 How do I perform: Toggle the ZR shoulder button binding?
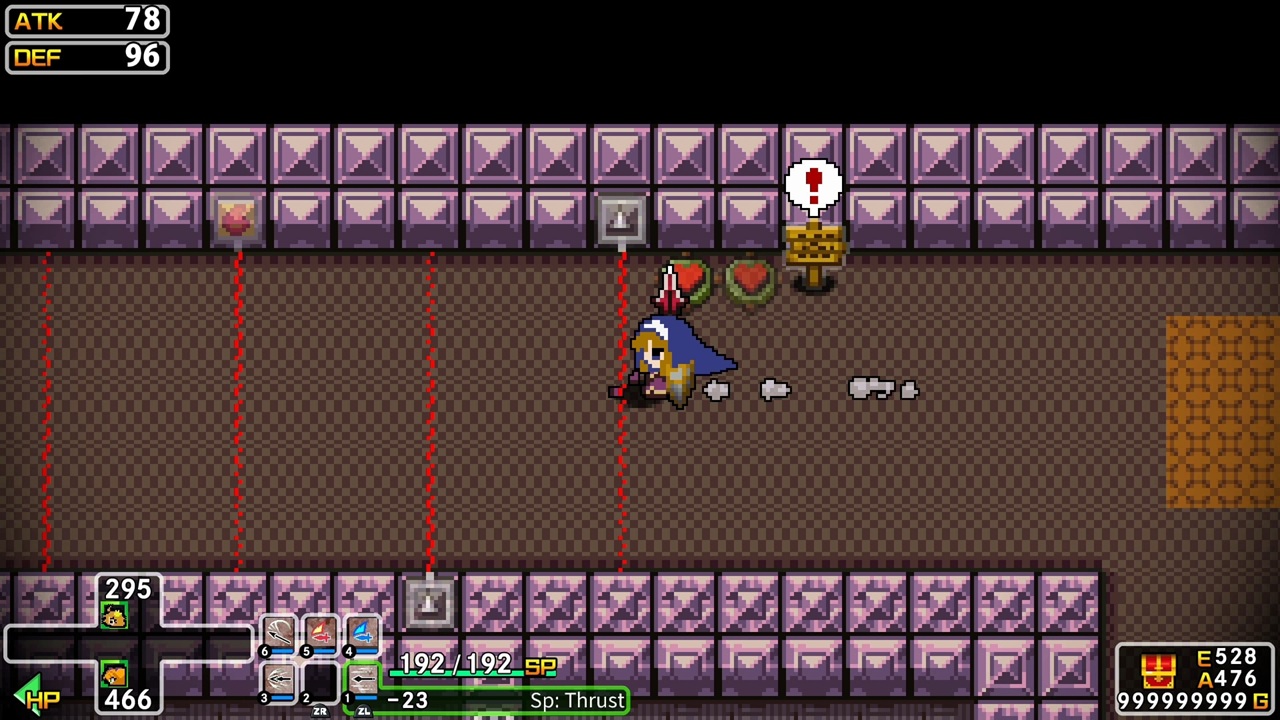(x=321, y=711)
